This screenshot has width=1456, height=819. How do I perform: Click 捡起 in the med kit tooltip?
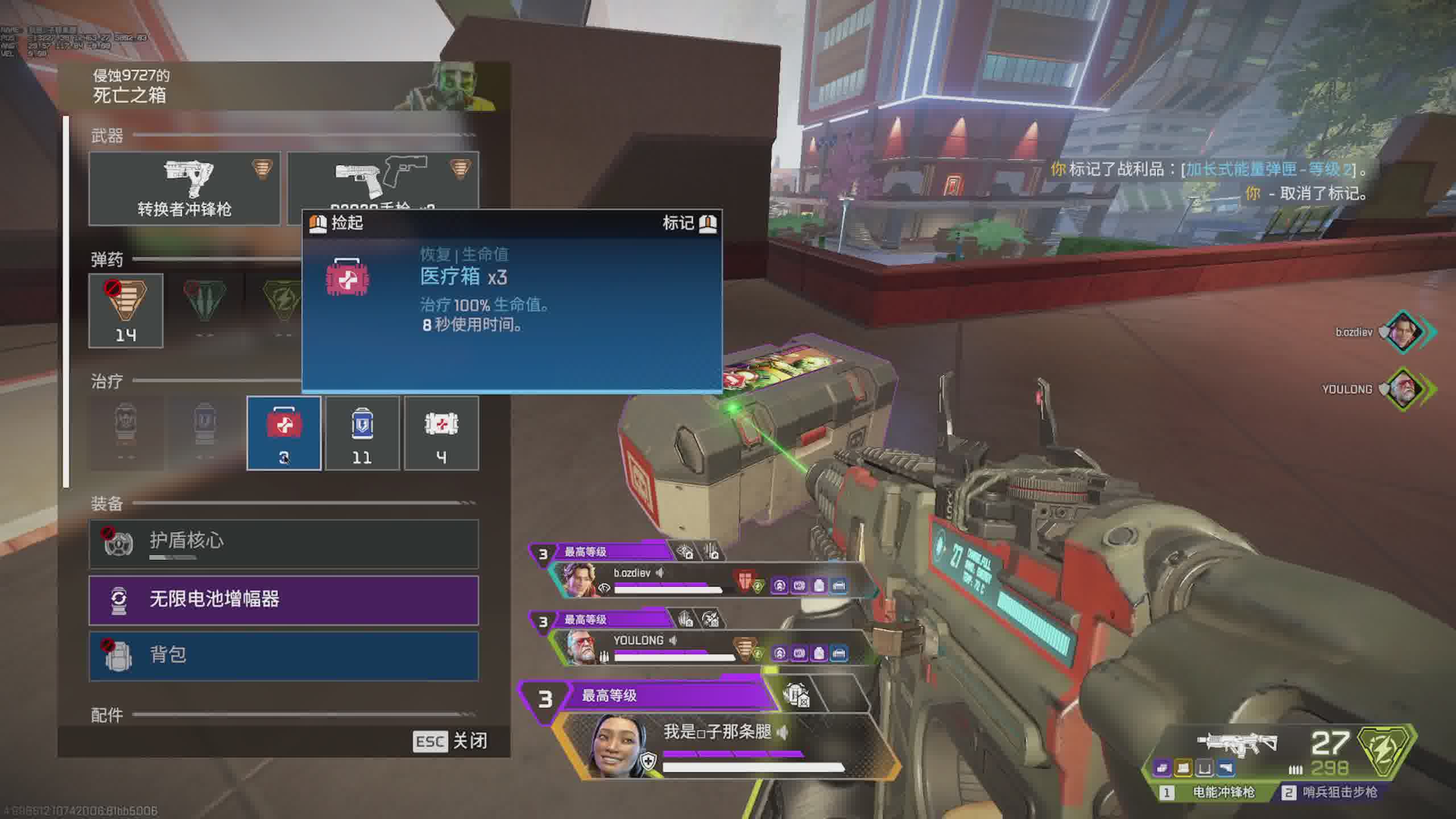pyautogui.click(x=337, y=223)
